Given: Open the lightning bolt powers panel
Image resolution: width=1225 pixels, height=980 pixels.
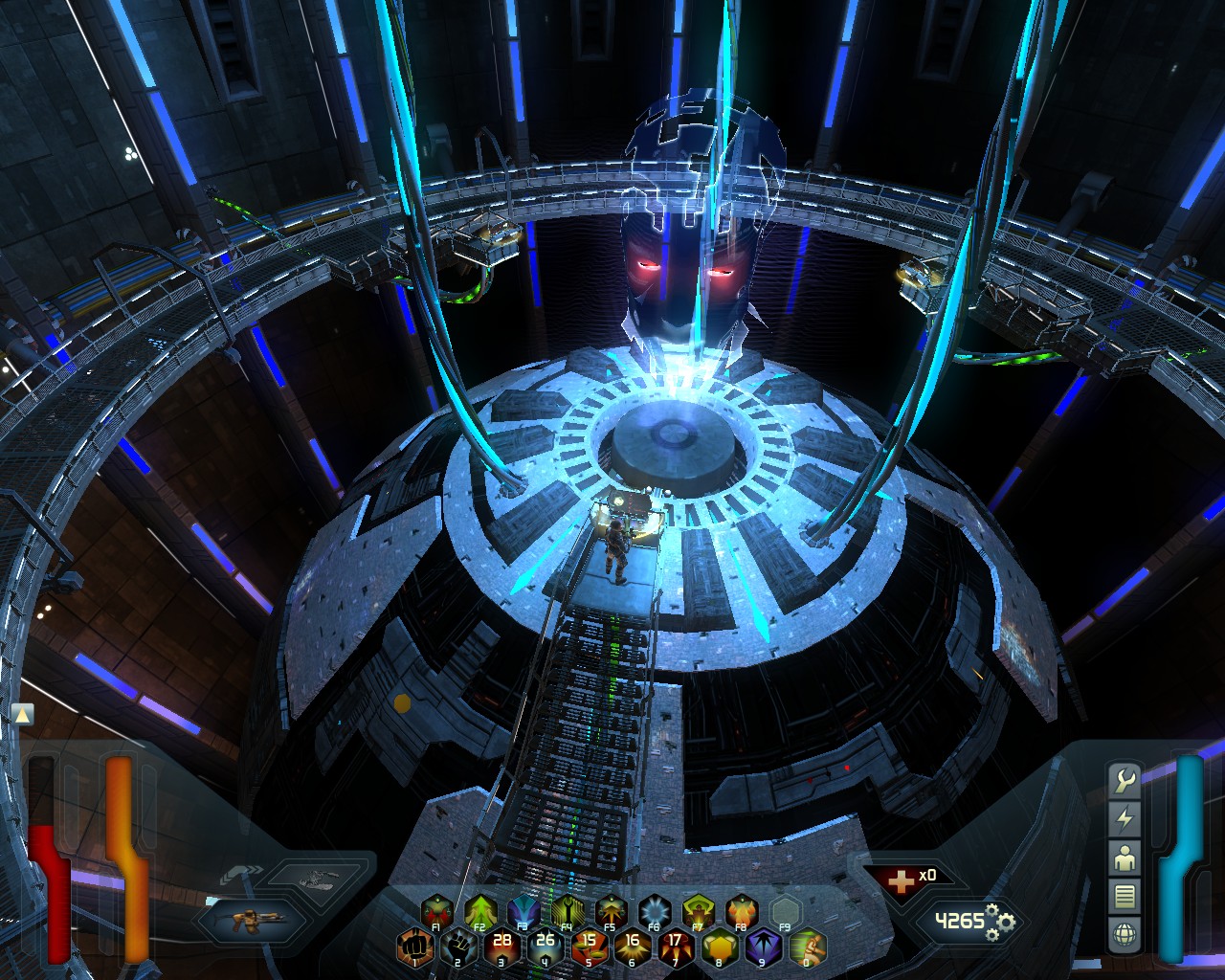Looking at the screenshot, I should pos(1125,819).
